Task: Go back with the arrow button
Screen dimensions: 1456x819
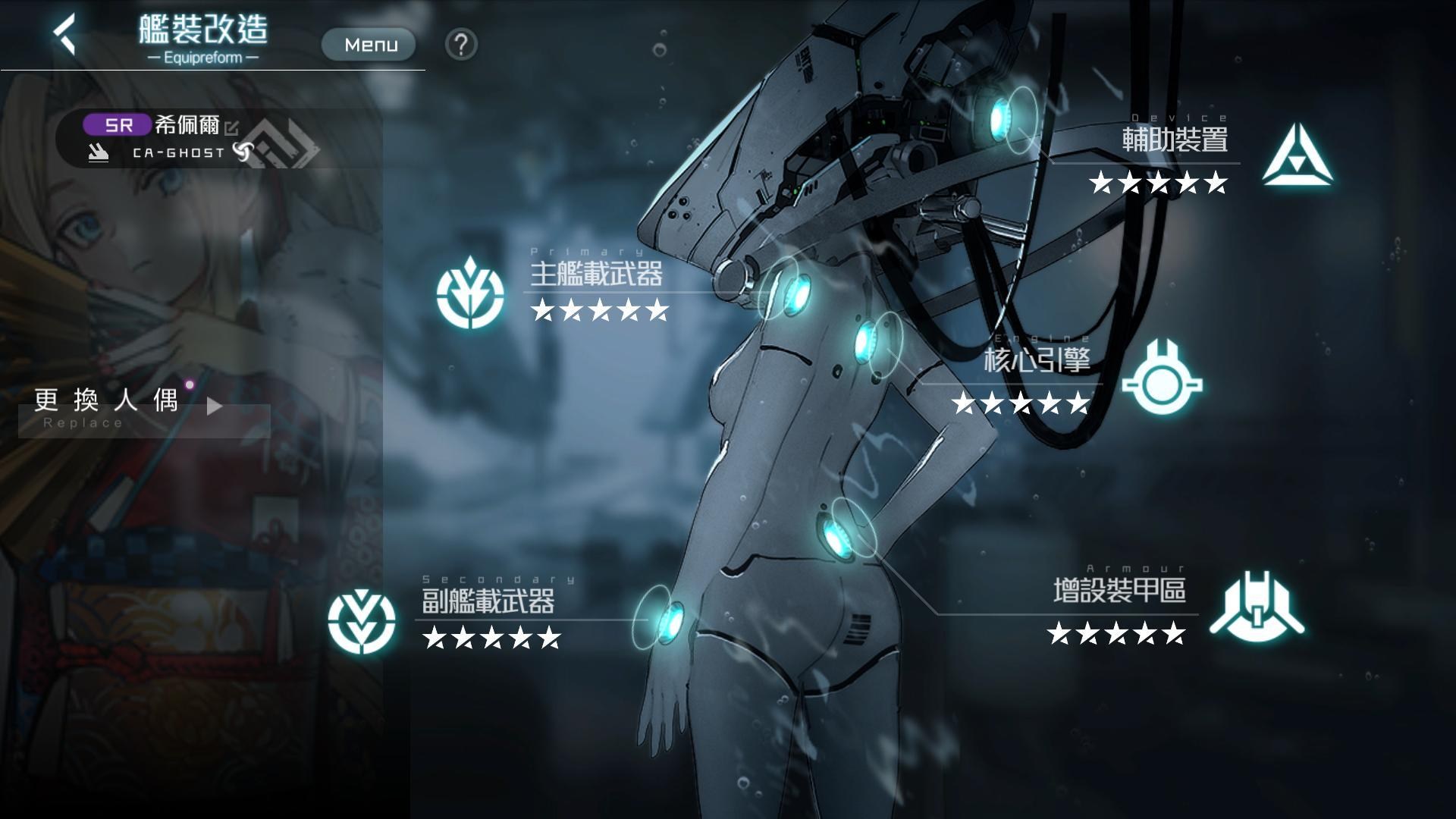Action: tap(65, 34)
